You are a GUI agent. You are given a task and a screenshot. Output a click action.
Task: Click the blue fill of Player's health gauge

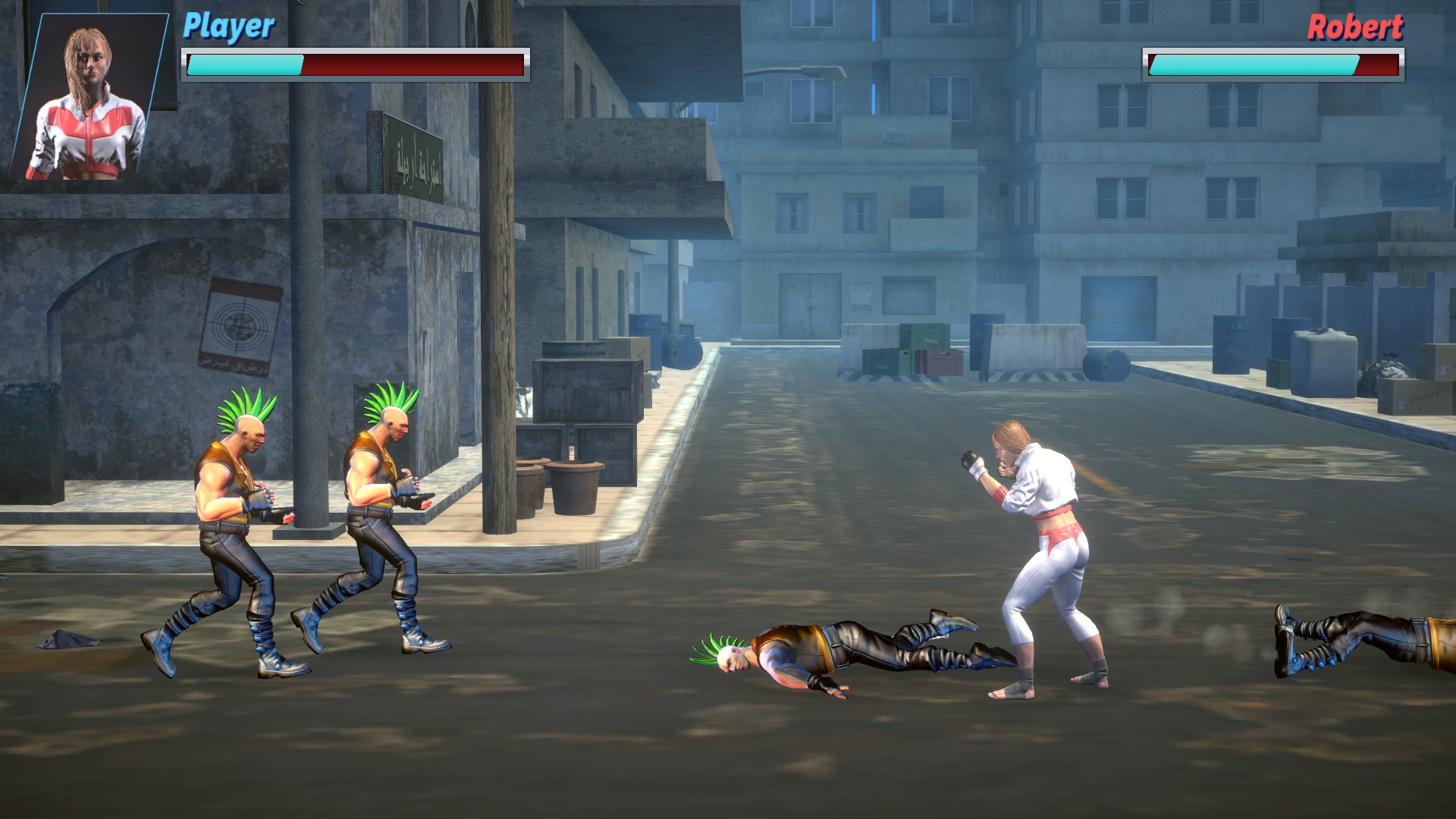(243, 64)
